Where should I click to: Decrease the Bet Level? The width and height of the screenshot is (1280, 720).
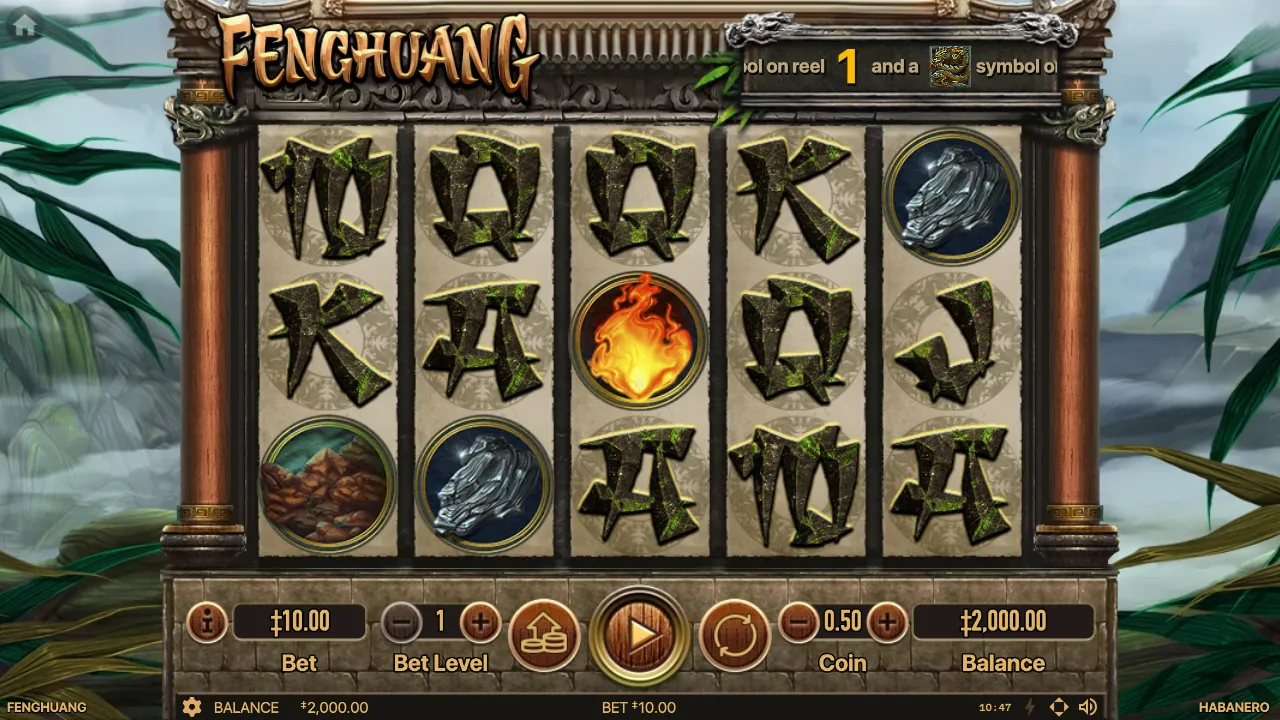point(401,624)
